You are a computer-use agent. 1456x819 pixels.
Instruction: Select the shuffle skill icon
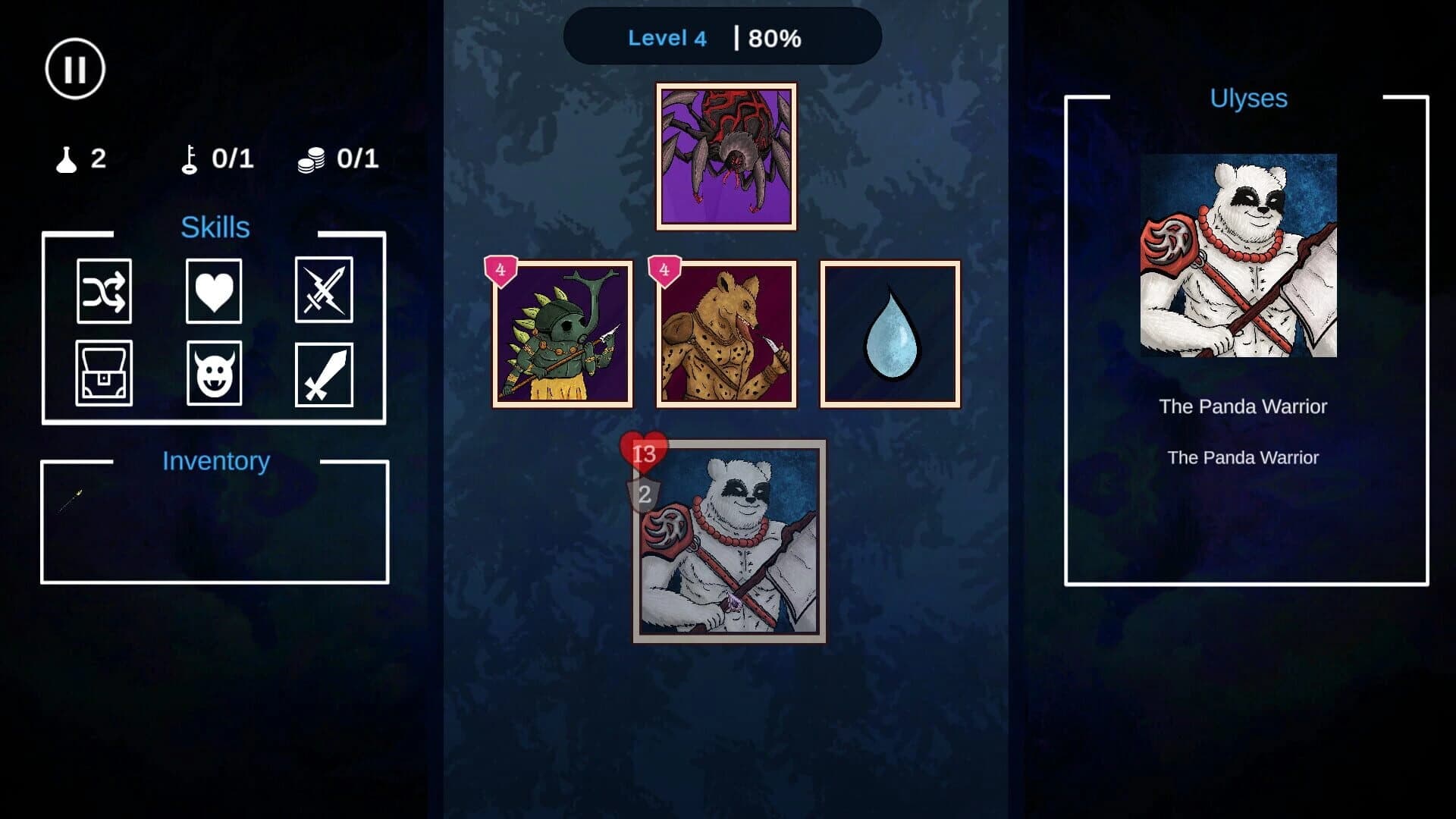click(104, 292)
